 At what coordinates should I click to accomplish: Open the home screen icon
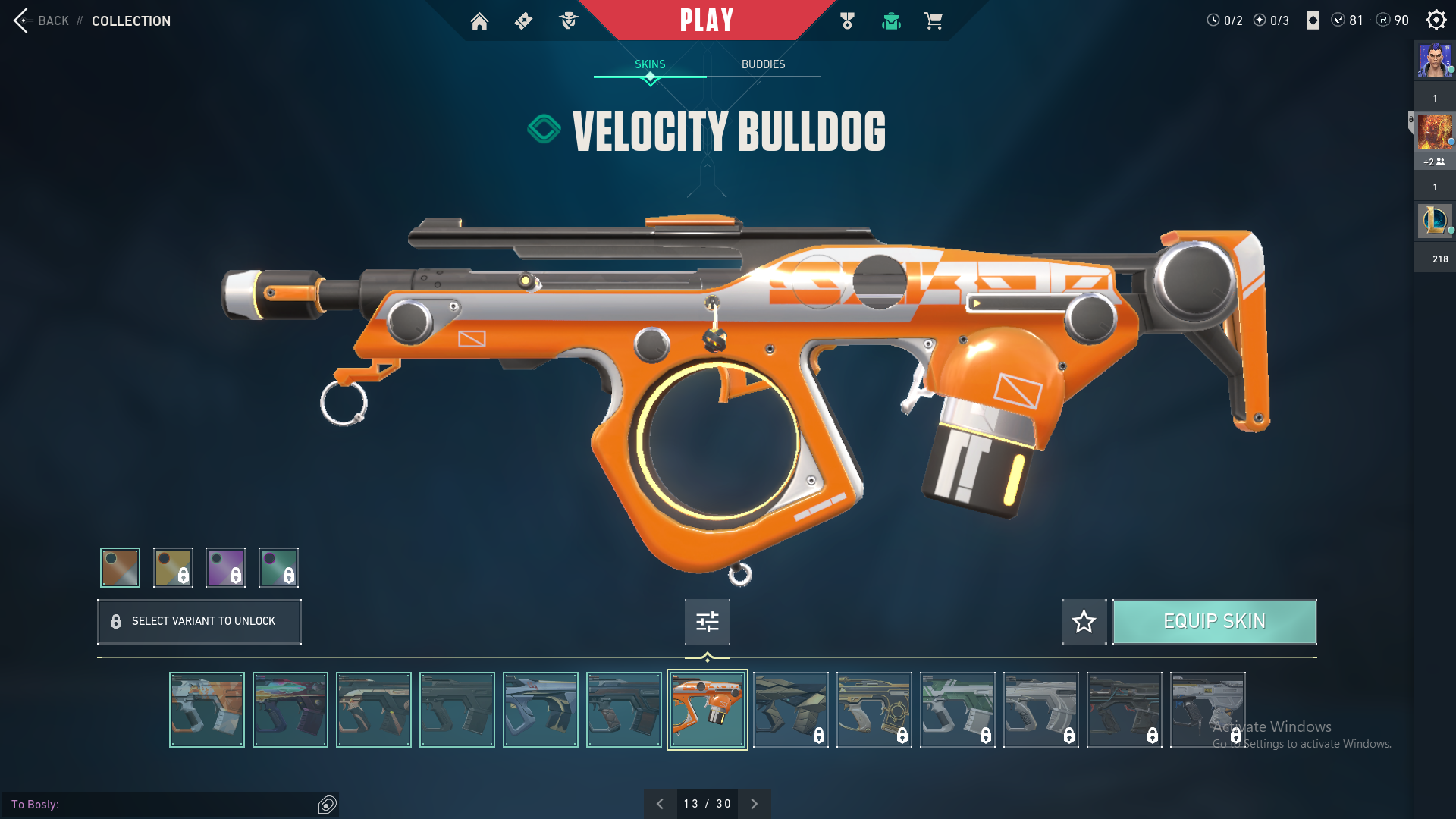pyautogui.click(x=479, y=21)
